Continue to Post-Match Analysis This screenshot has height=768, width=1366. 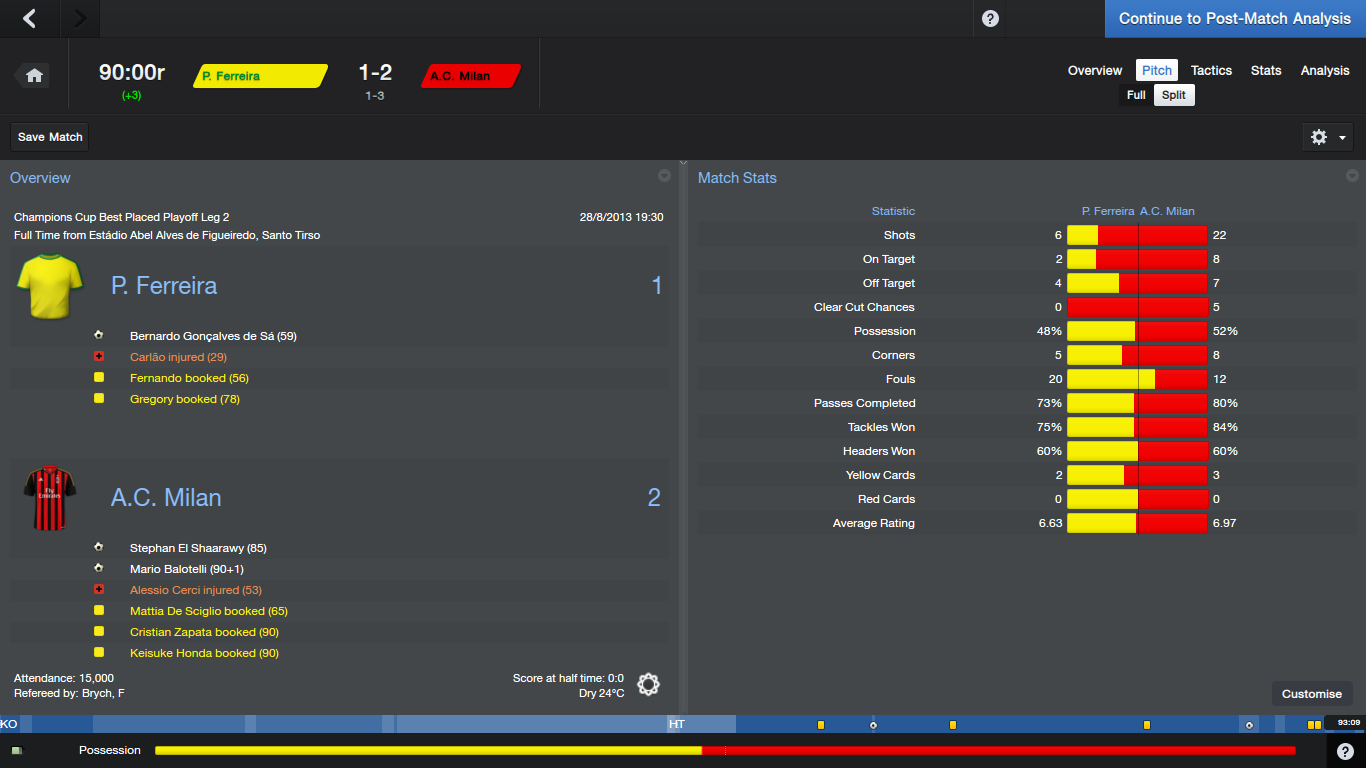[1234, 19]
